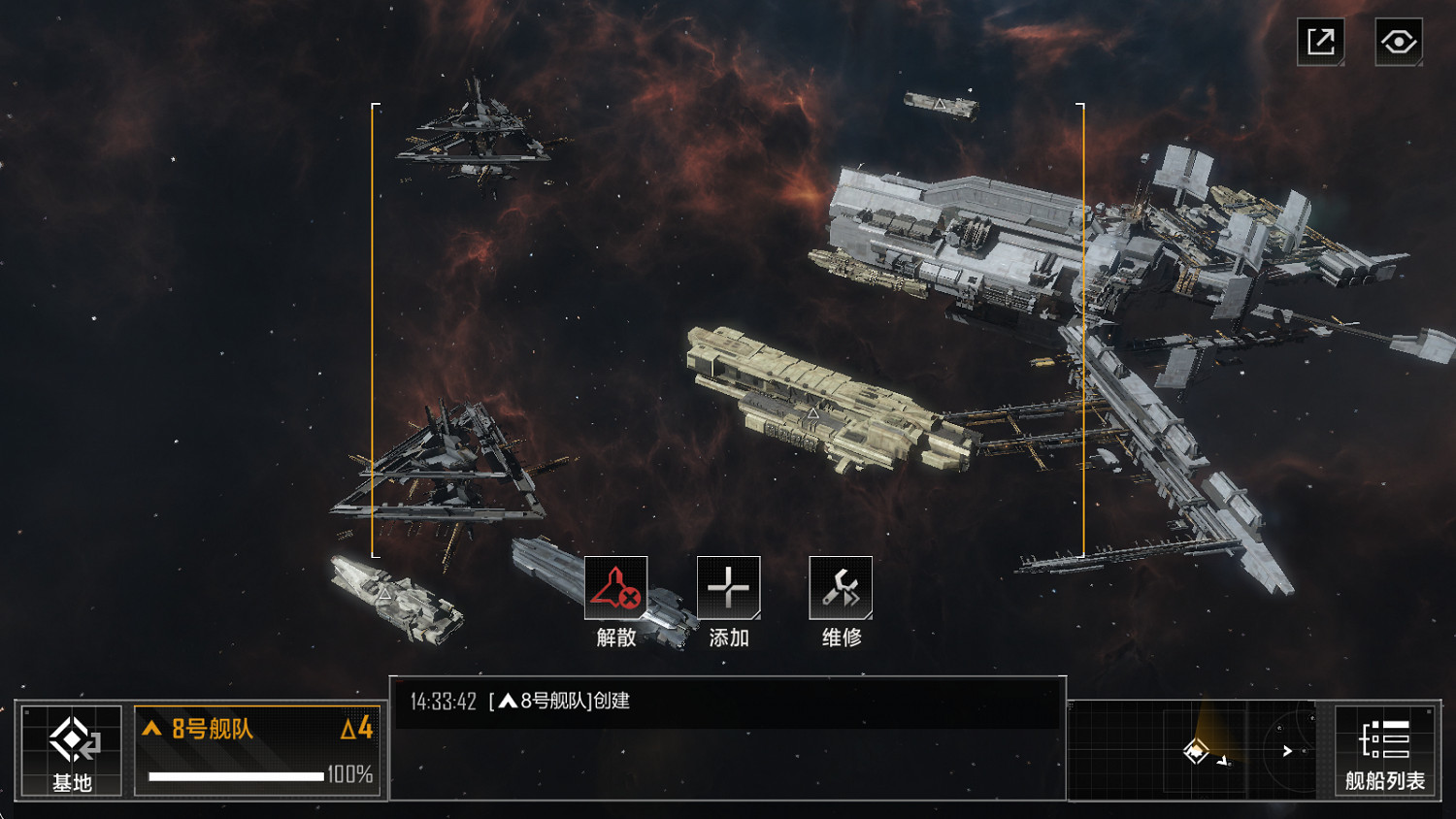Return to base with 基地 button
The image size is (1456, 819).
pos(72,750)
